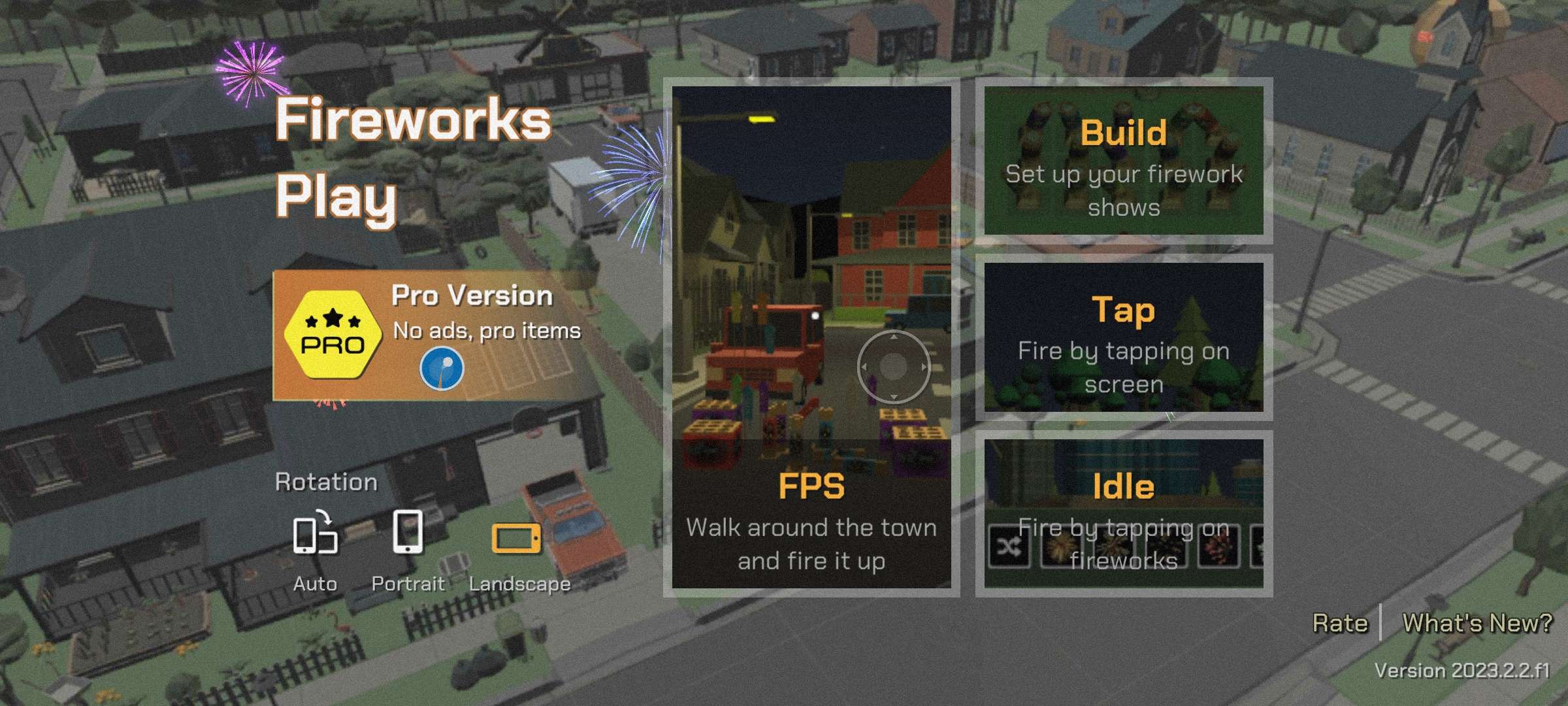
Task: Click the Rate link
Action: coord(1339,623)
